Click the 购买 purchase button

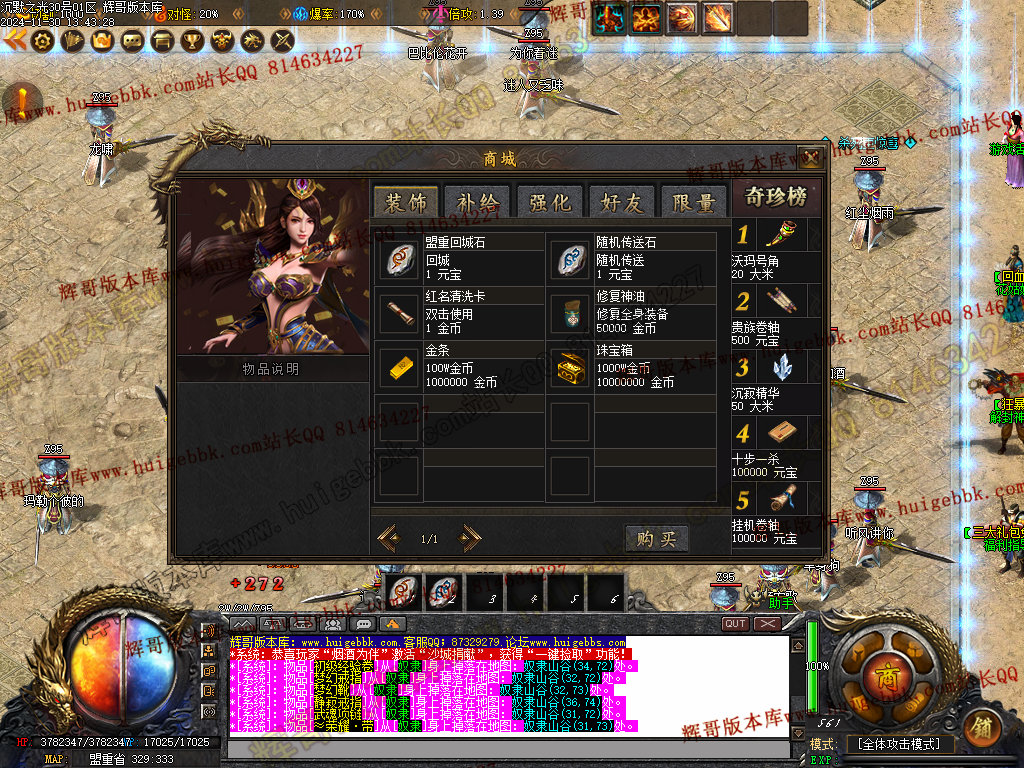[657, 538]
